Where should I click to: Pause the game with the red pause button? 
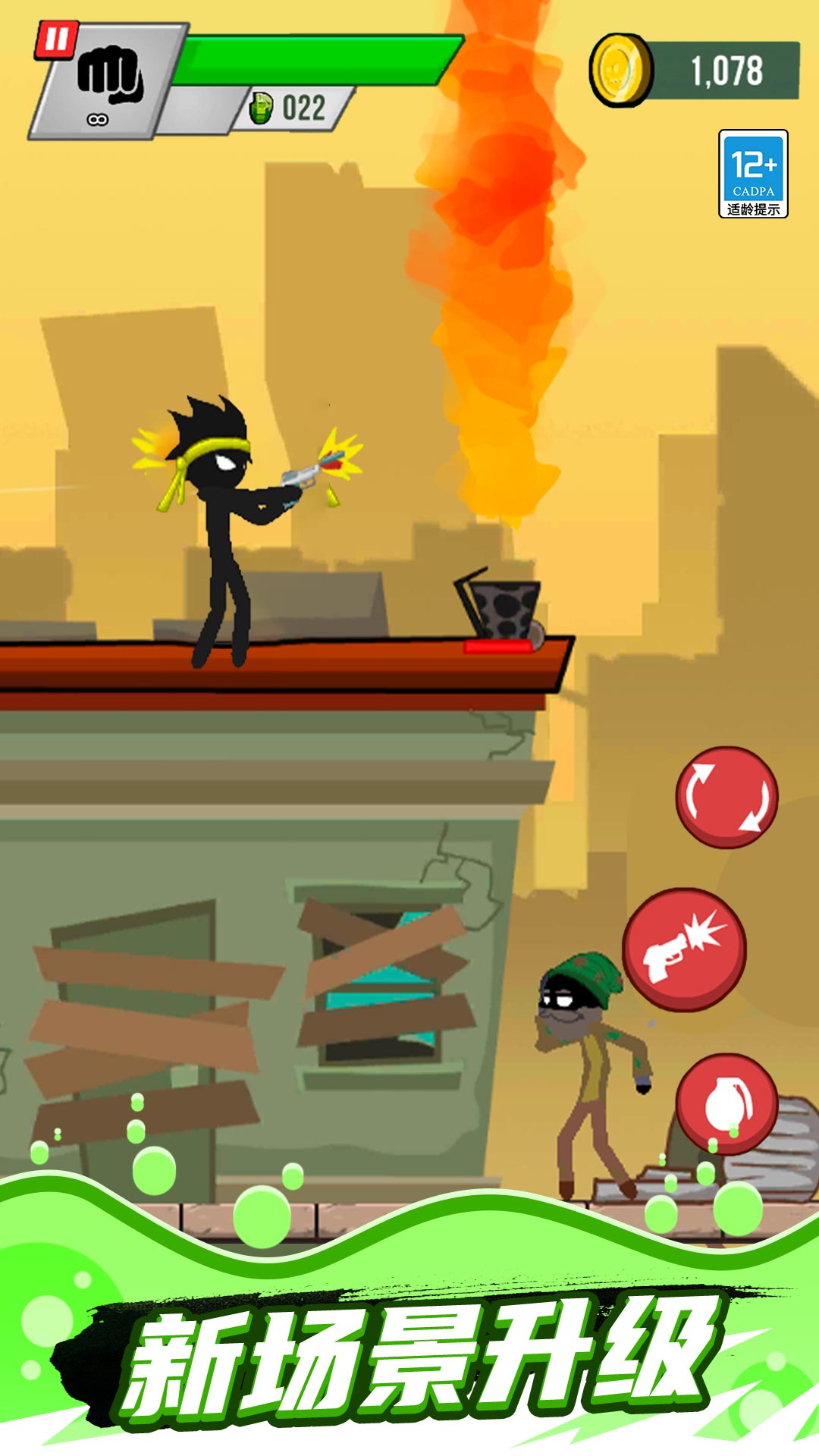click(56, 39)
